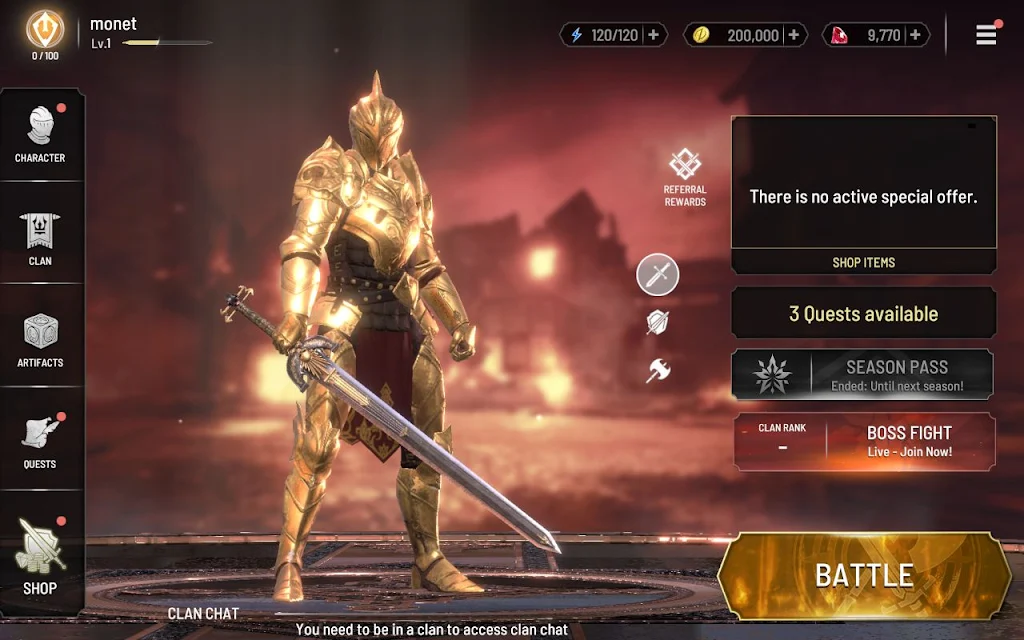Open the Character menu

click(40, 134)
